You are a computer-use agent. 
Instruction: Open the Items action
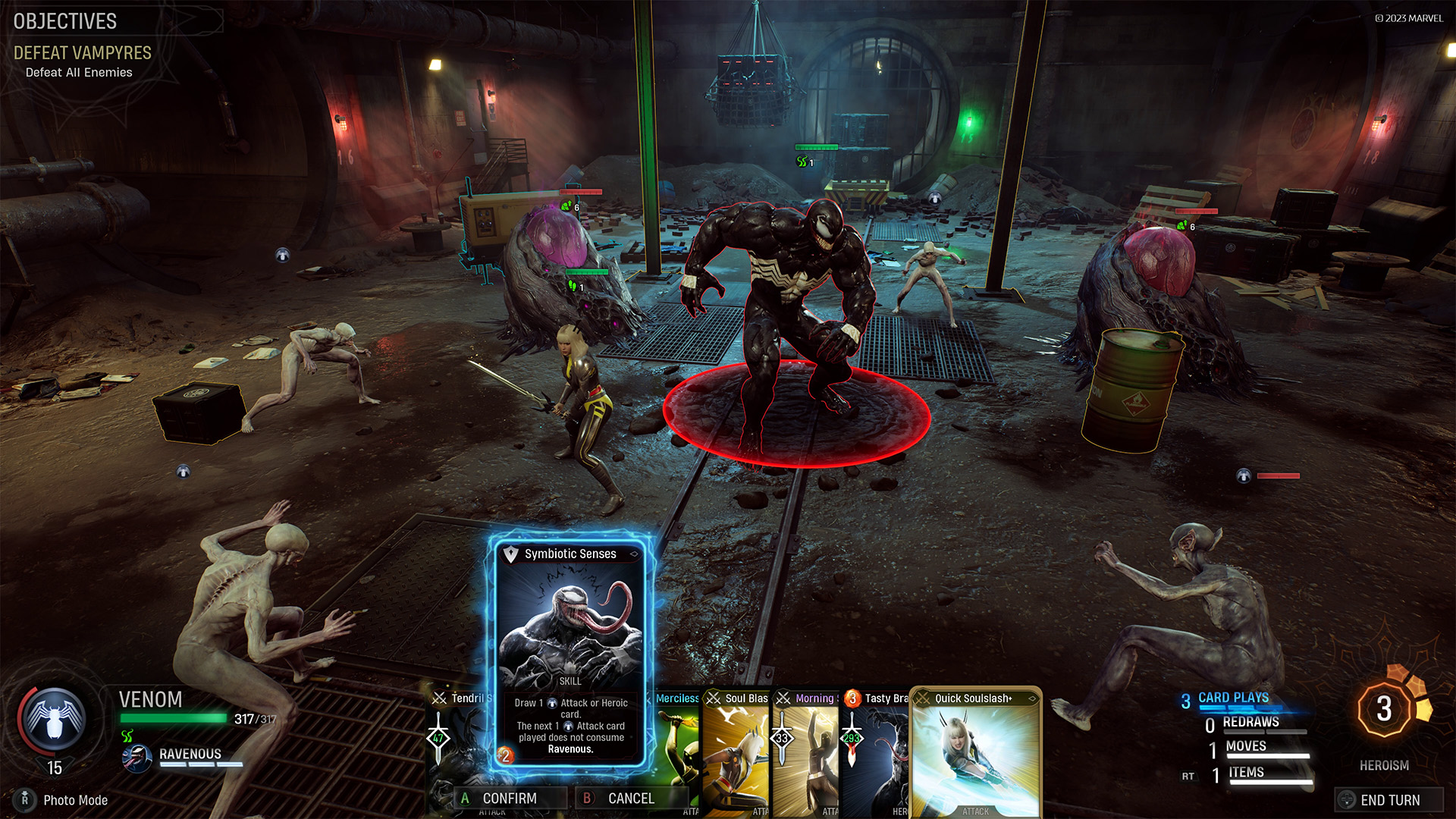tap(1247, 773)
